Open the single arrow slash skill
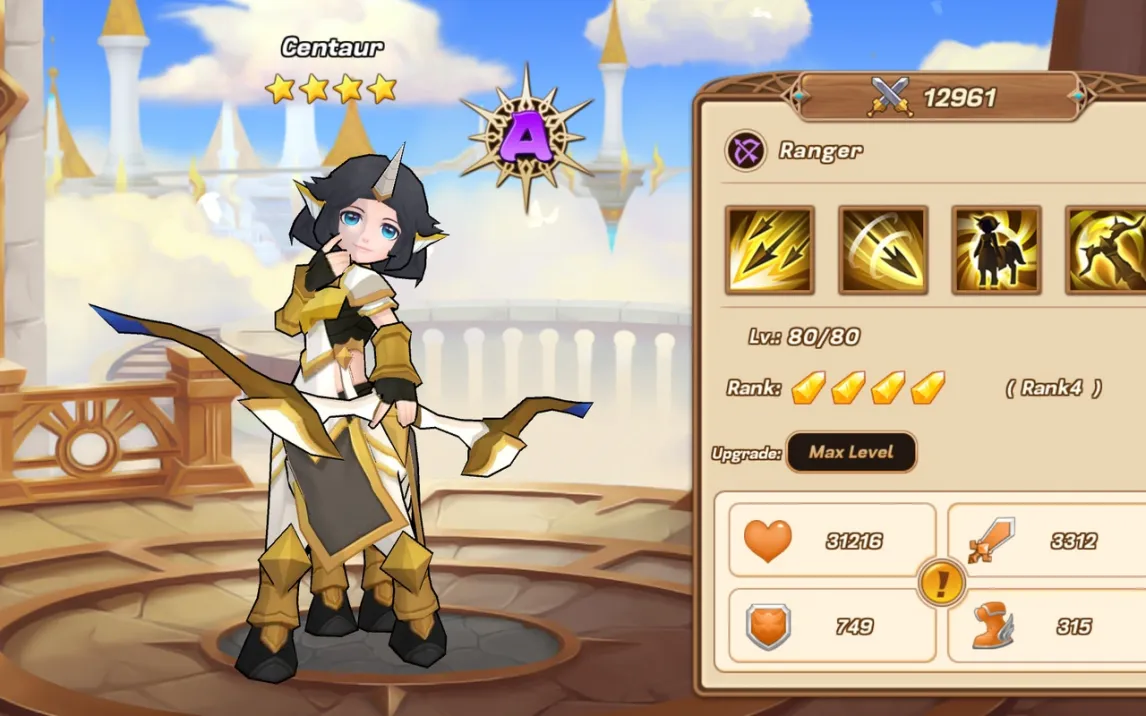1146x716 pixels. [883, 250]
